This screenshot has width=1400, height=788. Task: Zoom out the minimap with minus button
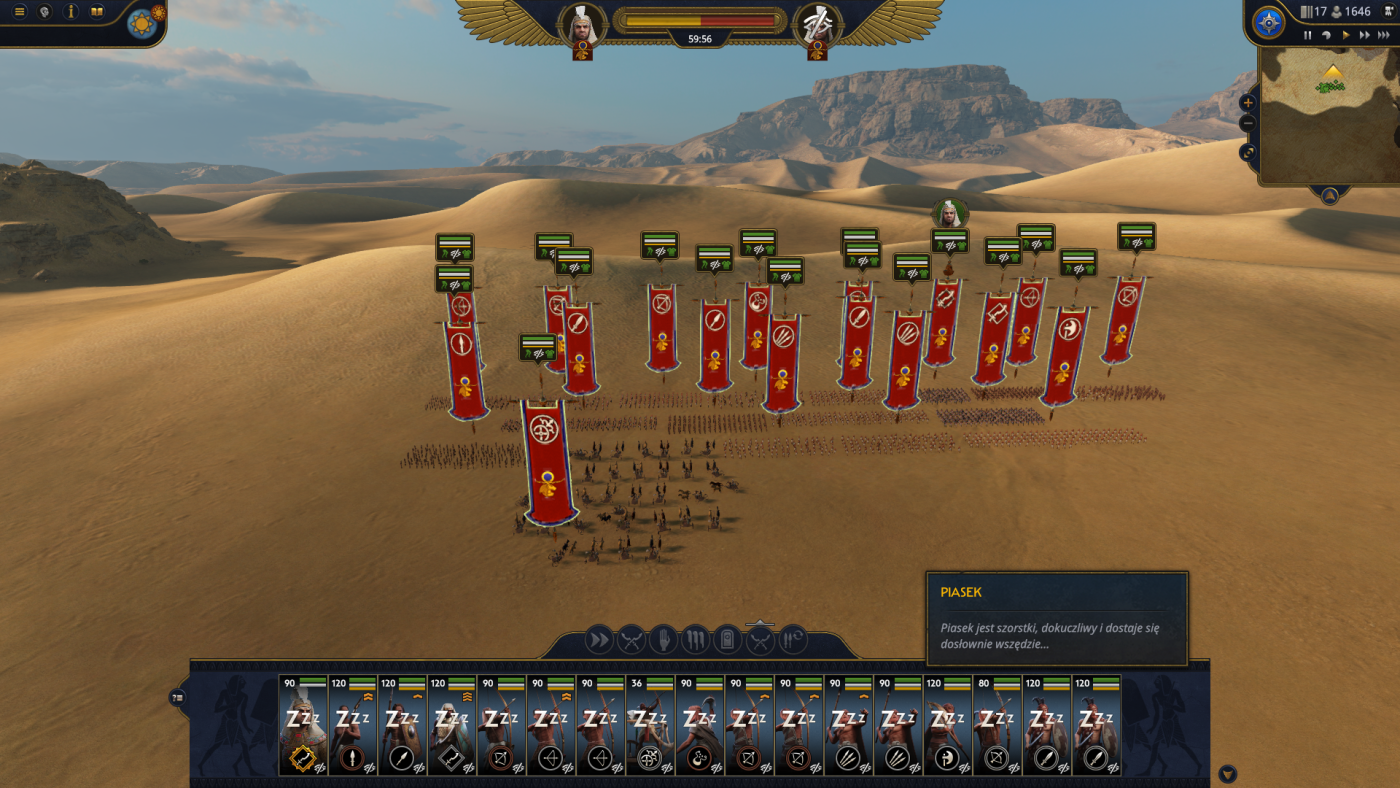[x=1248, y=123]
